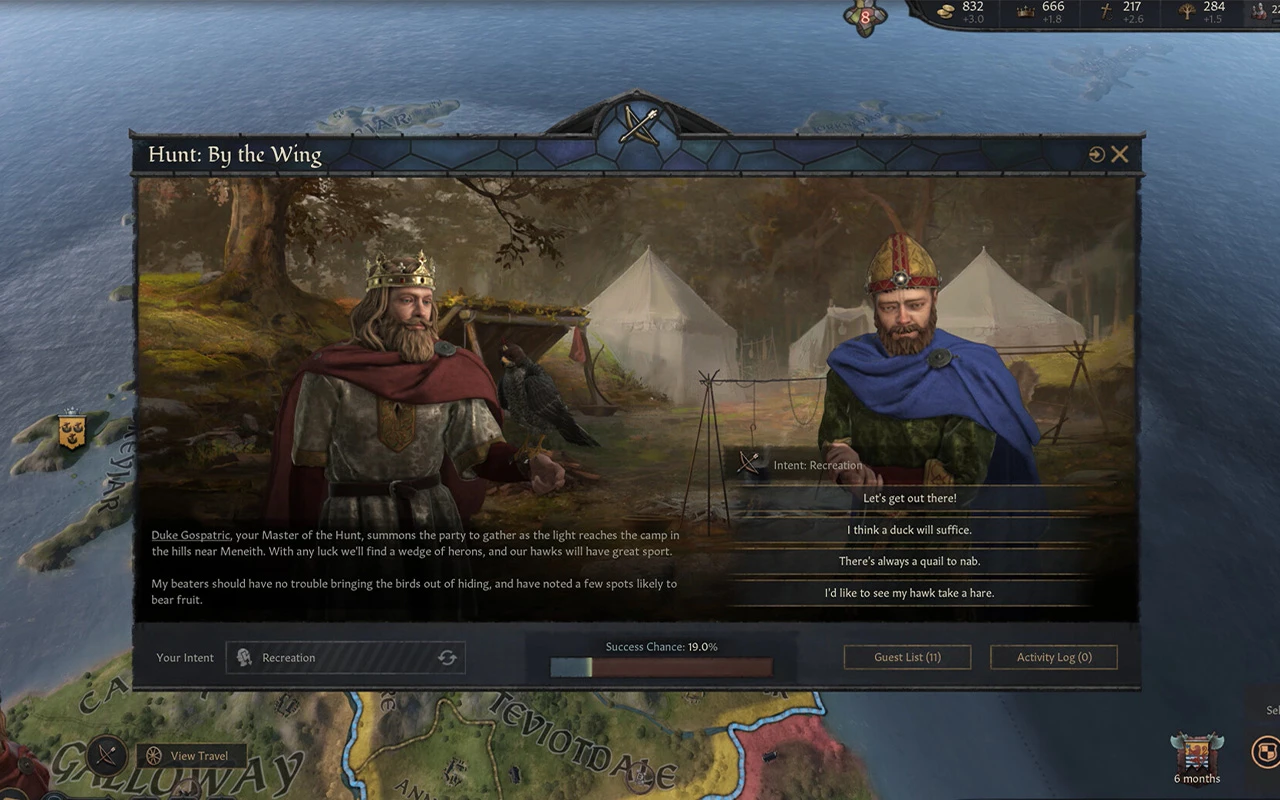Viewport: 1280px width, 800px height.
Task: Pick "There's always a quail to nab."
Action: 909,562
